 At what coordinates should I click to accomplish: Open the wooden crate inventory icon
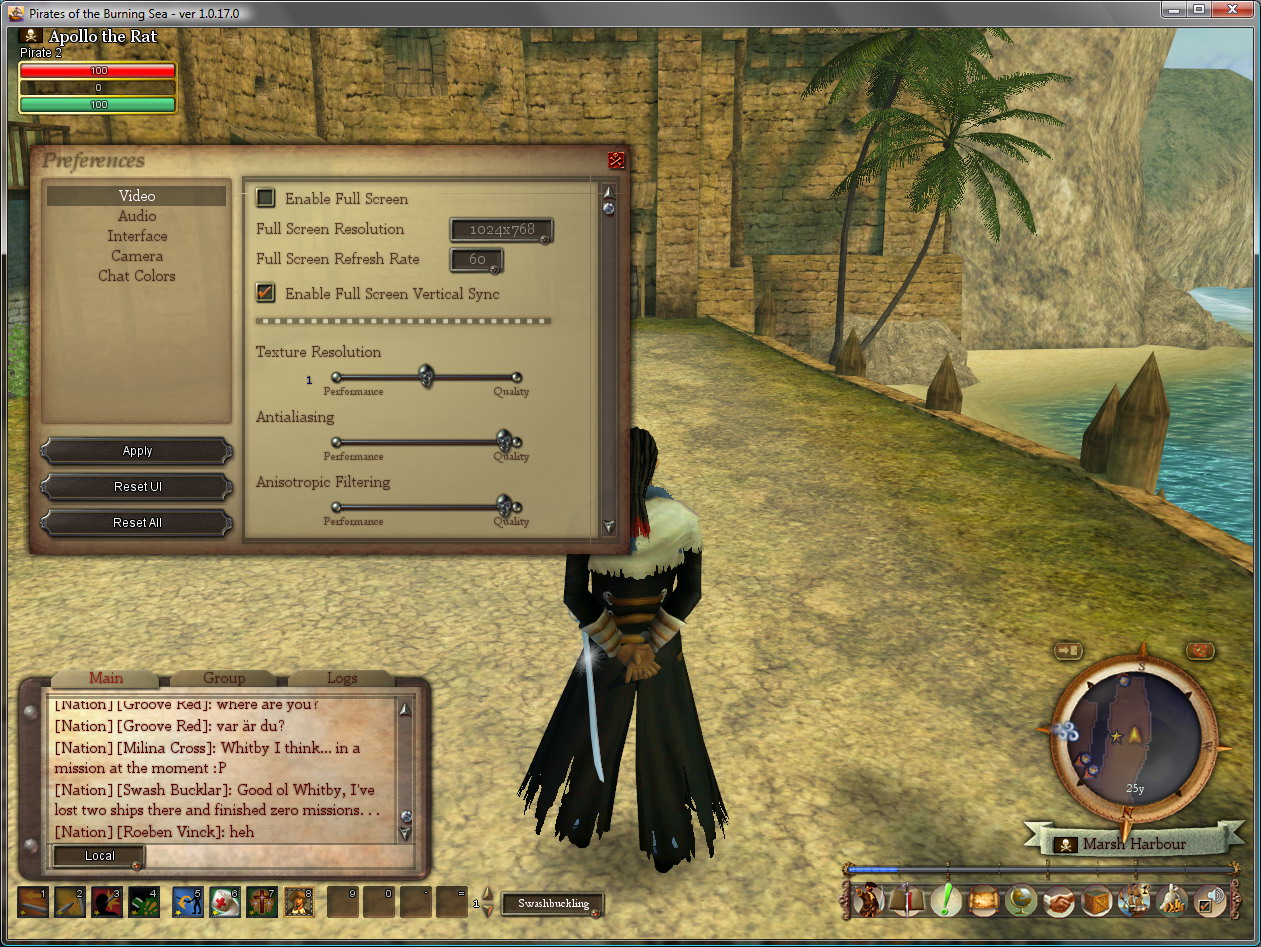[1097, 901]
